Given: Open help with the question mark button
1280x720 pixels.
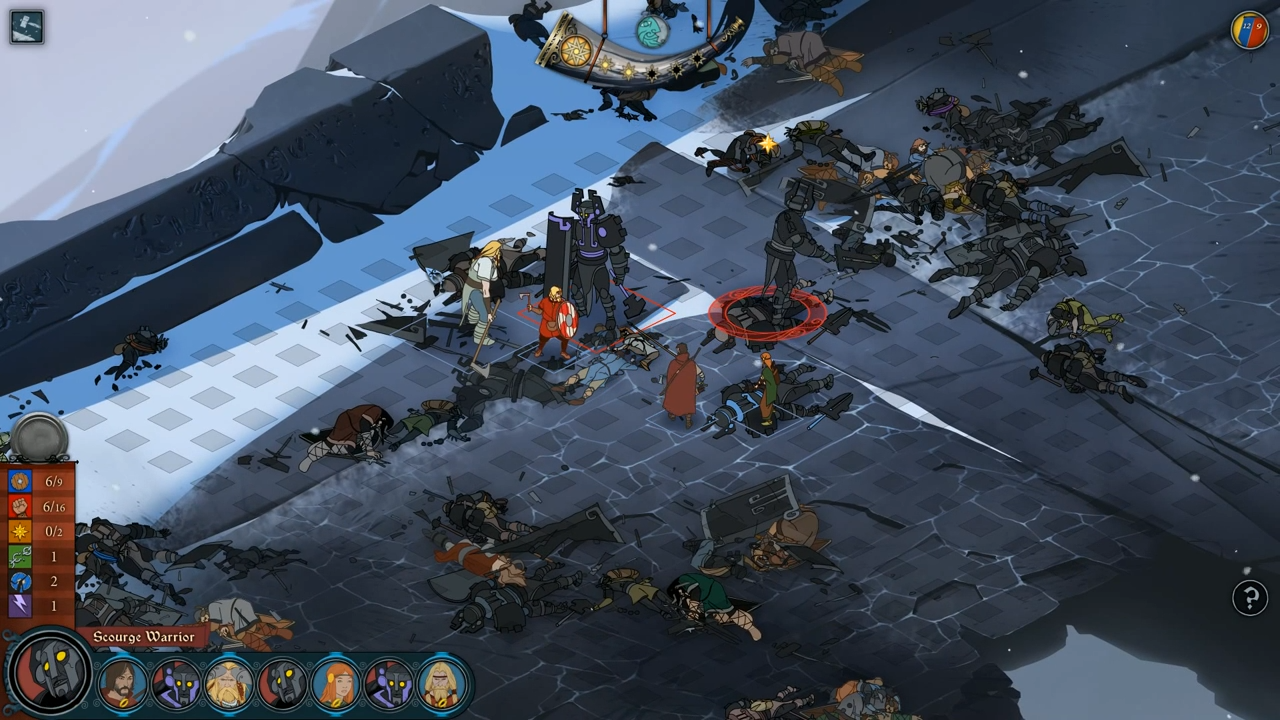Looking at the screenshot, I should [1251, 598].
